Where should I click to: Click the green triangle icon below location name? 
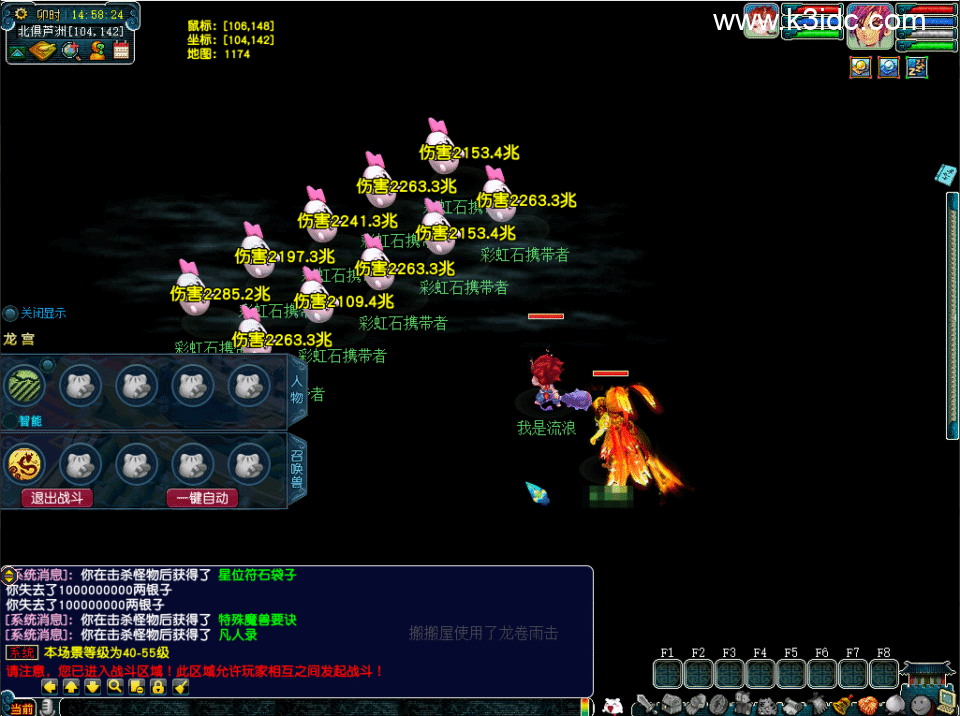point(18,52)
